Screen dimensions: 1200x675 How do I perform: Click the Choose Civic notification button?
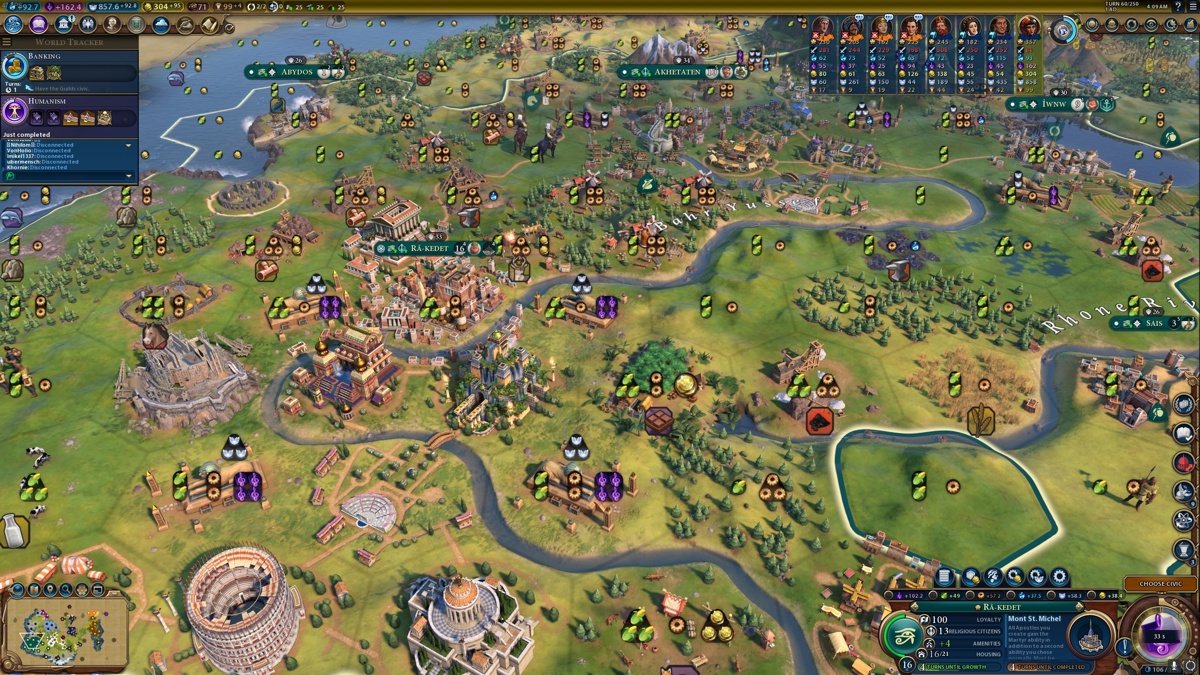tap(1160, 584)
